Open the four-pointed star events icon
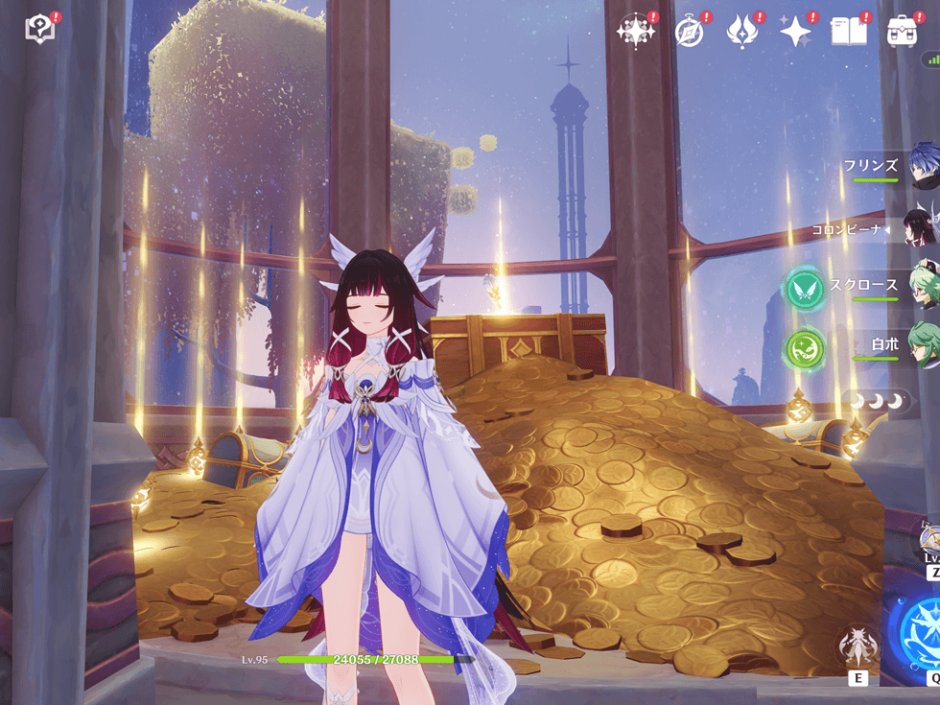 click(x=636, y=31)
